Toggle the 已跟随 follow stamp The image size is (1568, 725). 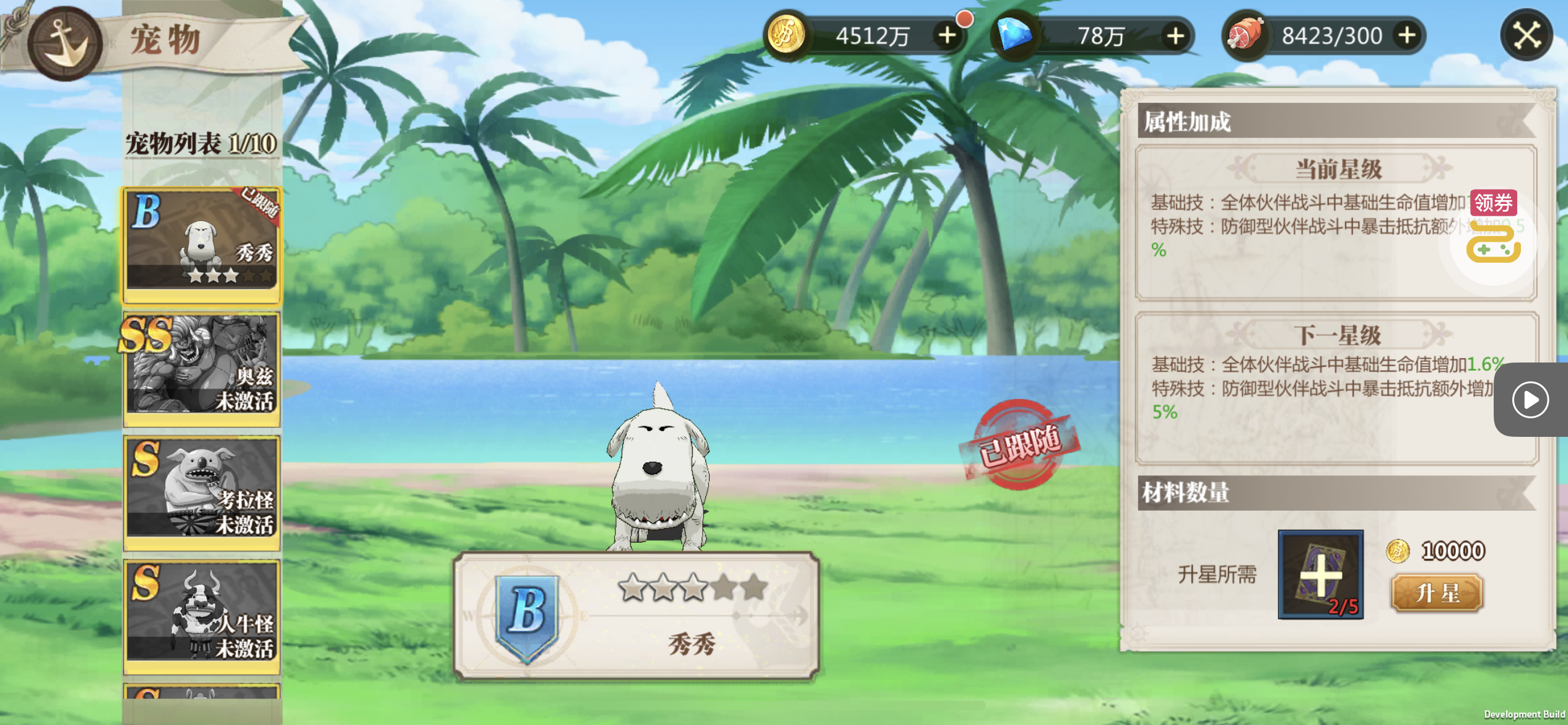click(x=1019, y=444)
